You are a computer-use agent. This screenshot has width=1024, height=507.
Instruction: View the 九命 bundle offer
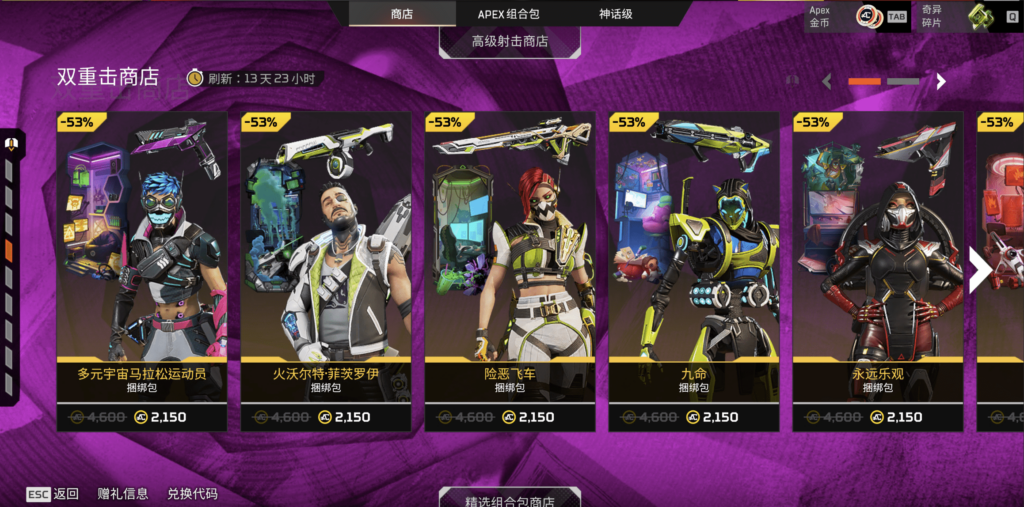[x=694, y=270]
